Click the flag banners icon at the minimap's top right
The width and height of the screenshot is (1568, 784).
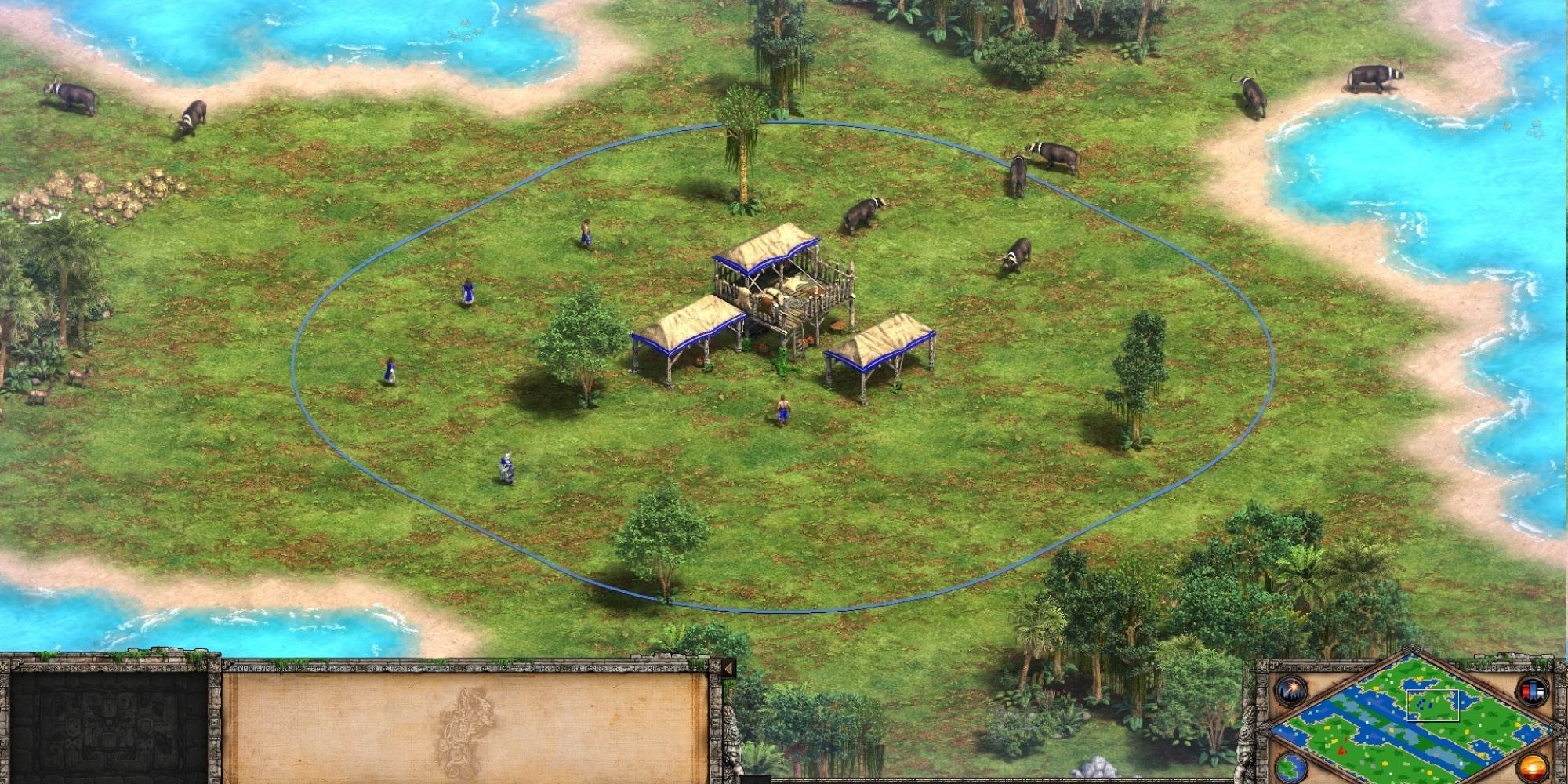click(1534, 688)
